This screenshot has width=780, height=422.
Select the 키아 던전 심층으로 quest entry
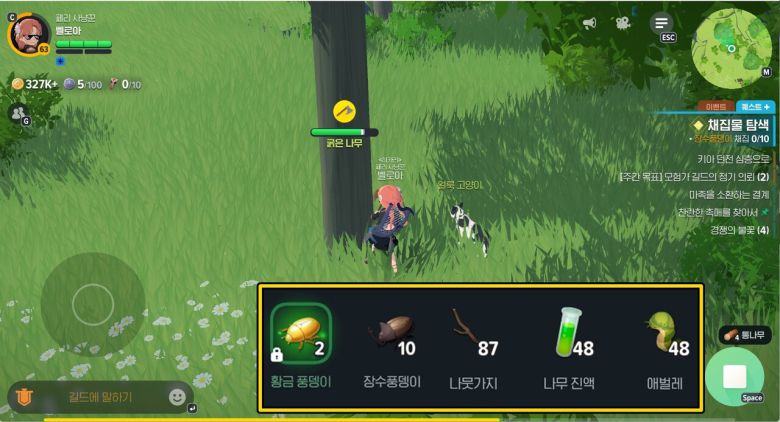click(x=733, y=158)
